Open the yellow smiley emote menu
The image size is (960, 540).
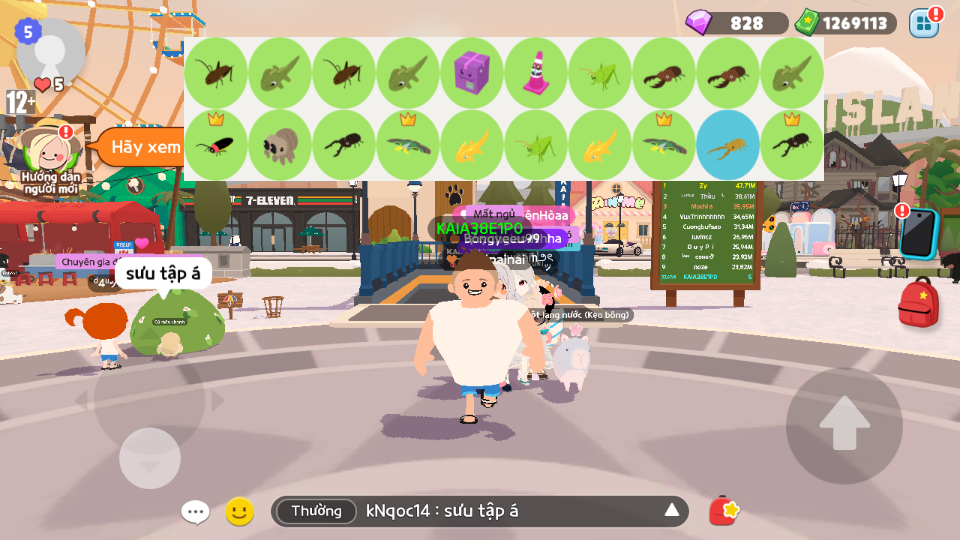coord(239,512)
